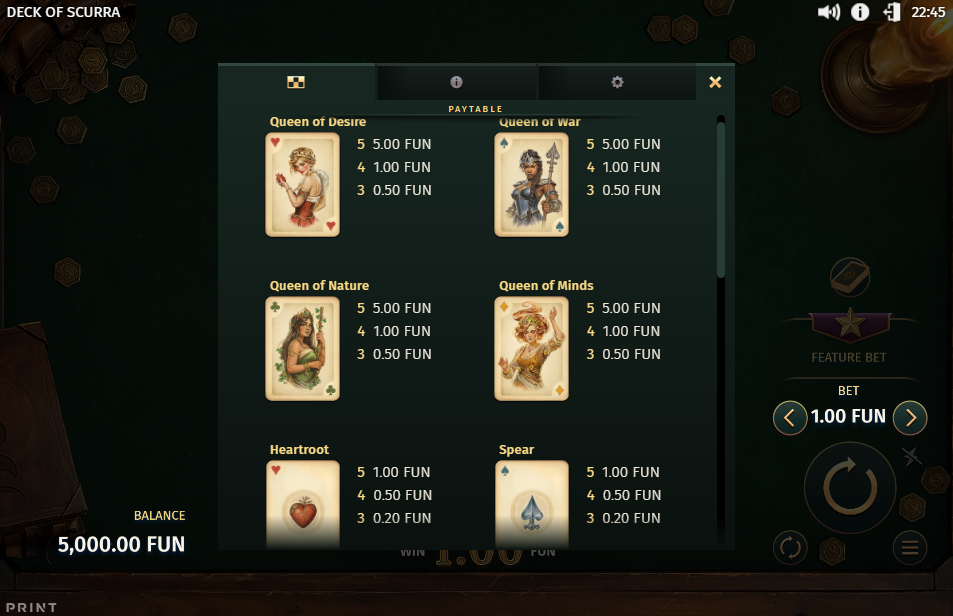This screenshot has width=953, height=616.
Task: Toggle the lightning quick-spin icon
Action: coord(911,458)
